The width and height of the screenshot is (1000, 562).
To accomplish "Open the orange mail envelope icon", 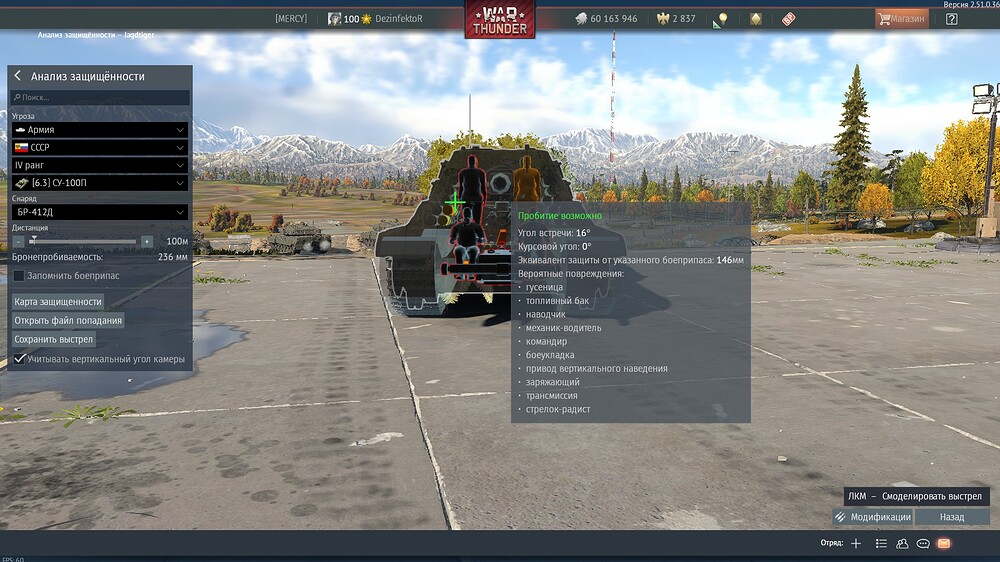I will tap(943, 543).
